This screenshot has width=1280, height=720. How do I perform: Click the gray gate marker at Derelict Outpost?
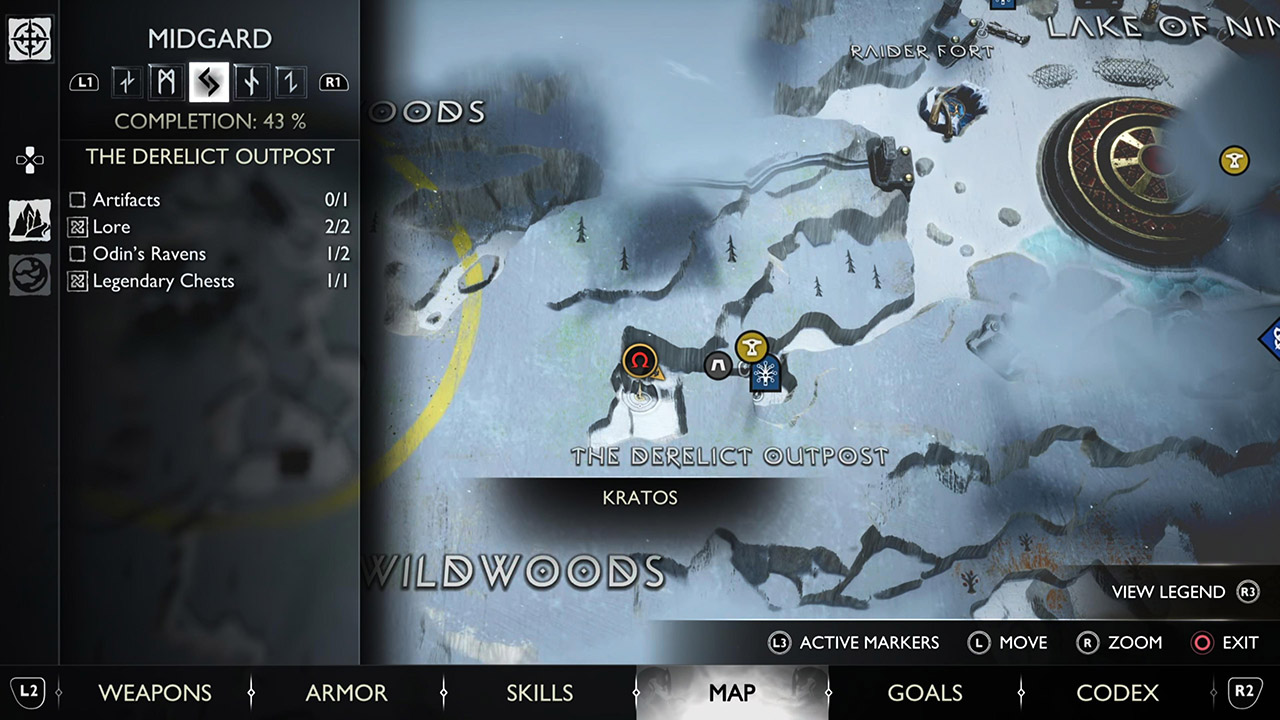718,366
